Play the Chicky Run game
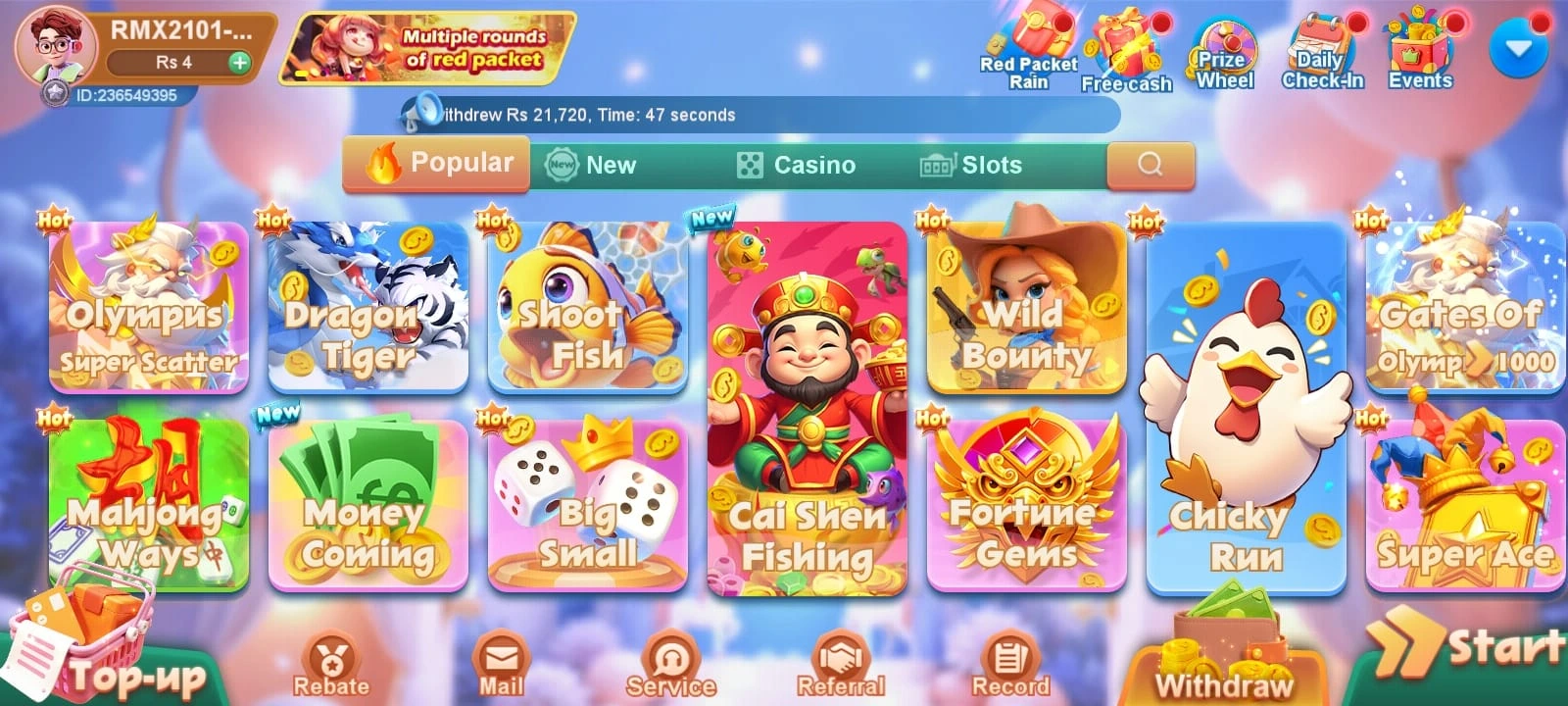1568x706 pixels. pos(1246,408)
